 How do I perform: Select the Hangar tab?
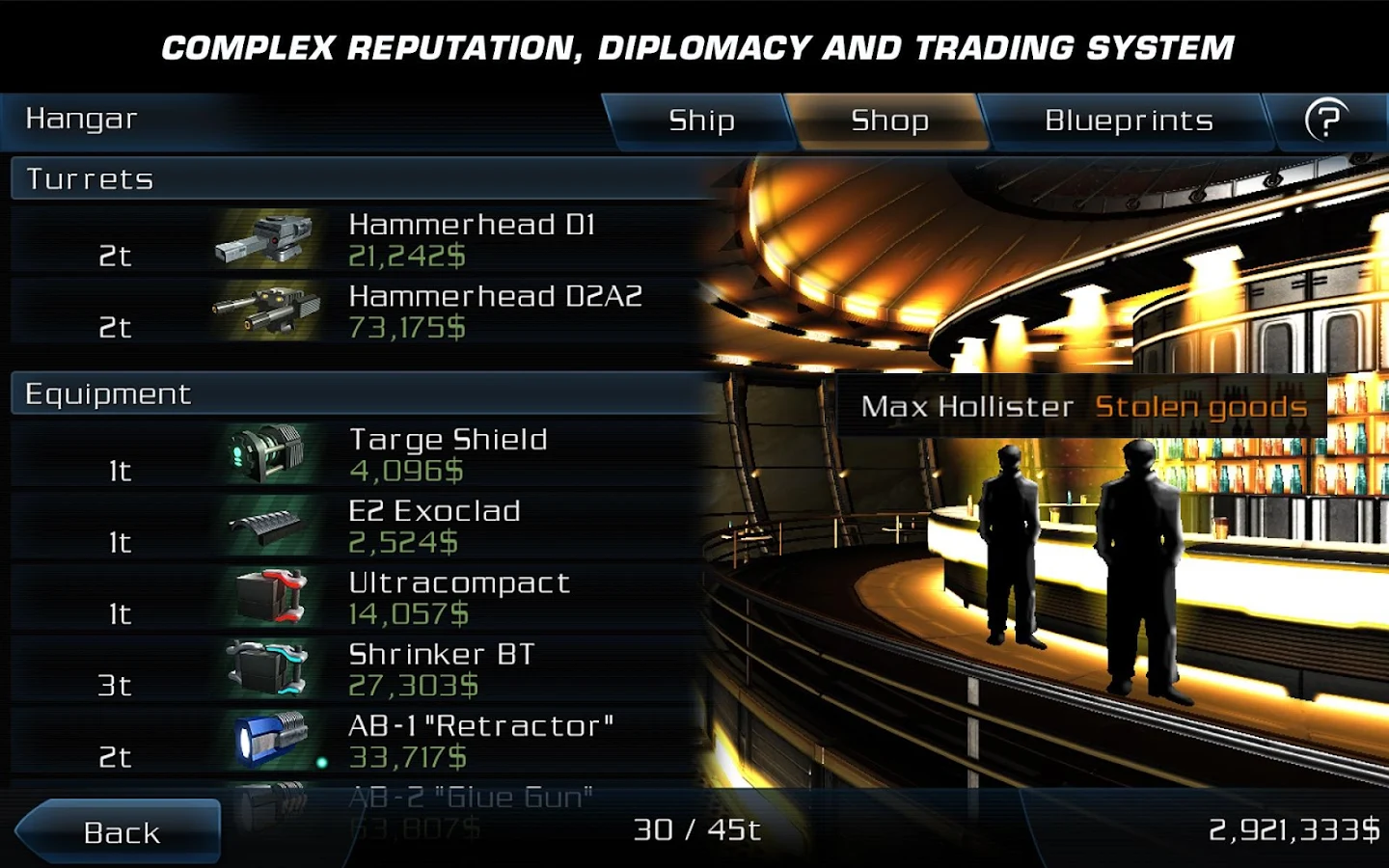(83, 120)
